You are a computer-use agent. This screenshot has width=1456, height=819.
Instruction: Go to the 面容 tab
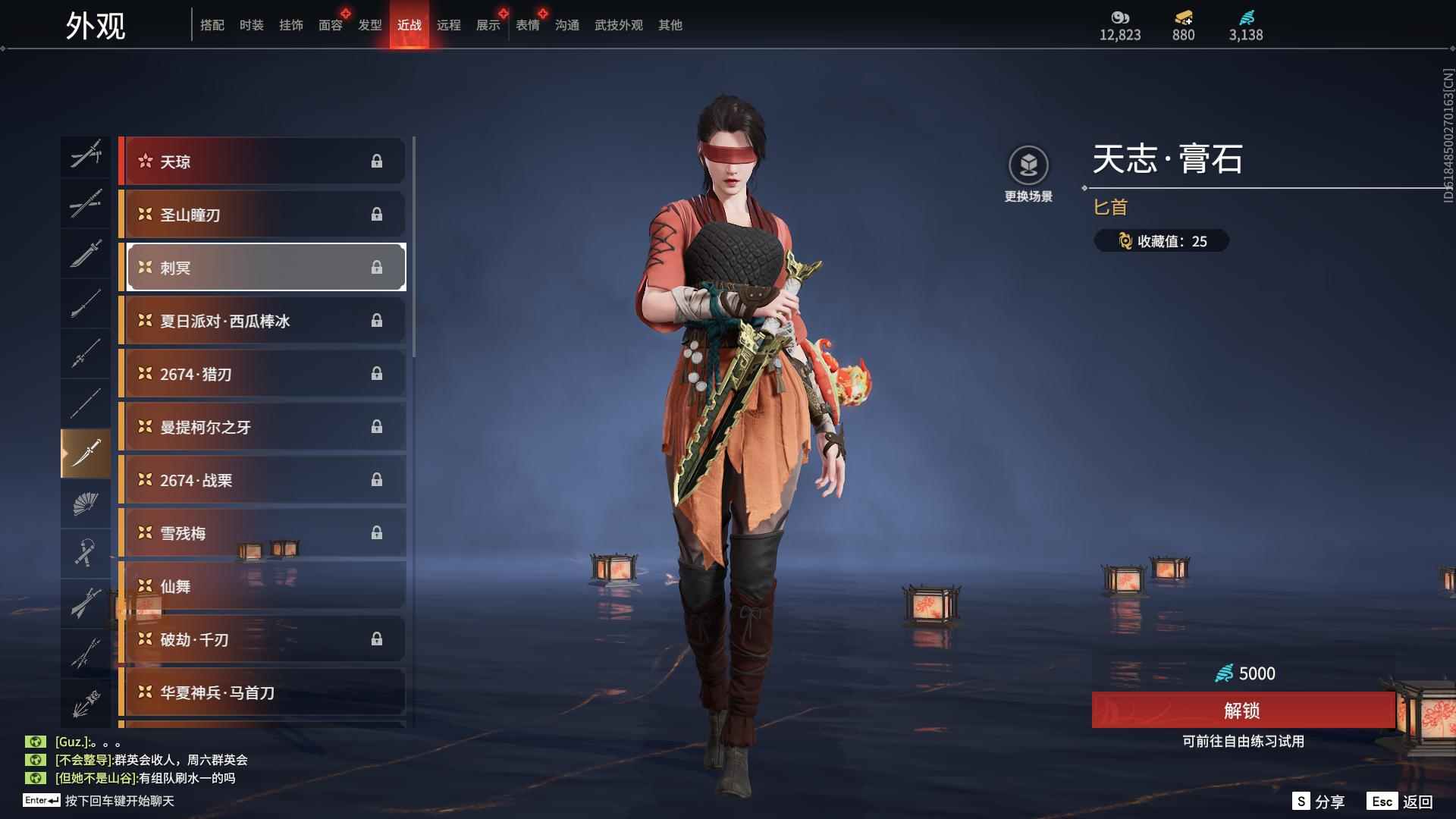coord(330,25)
